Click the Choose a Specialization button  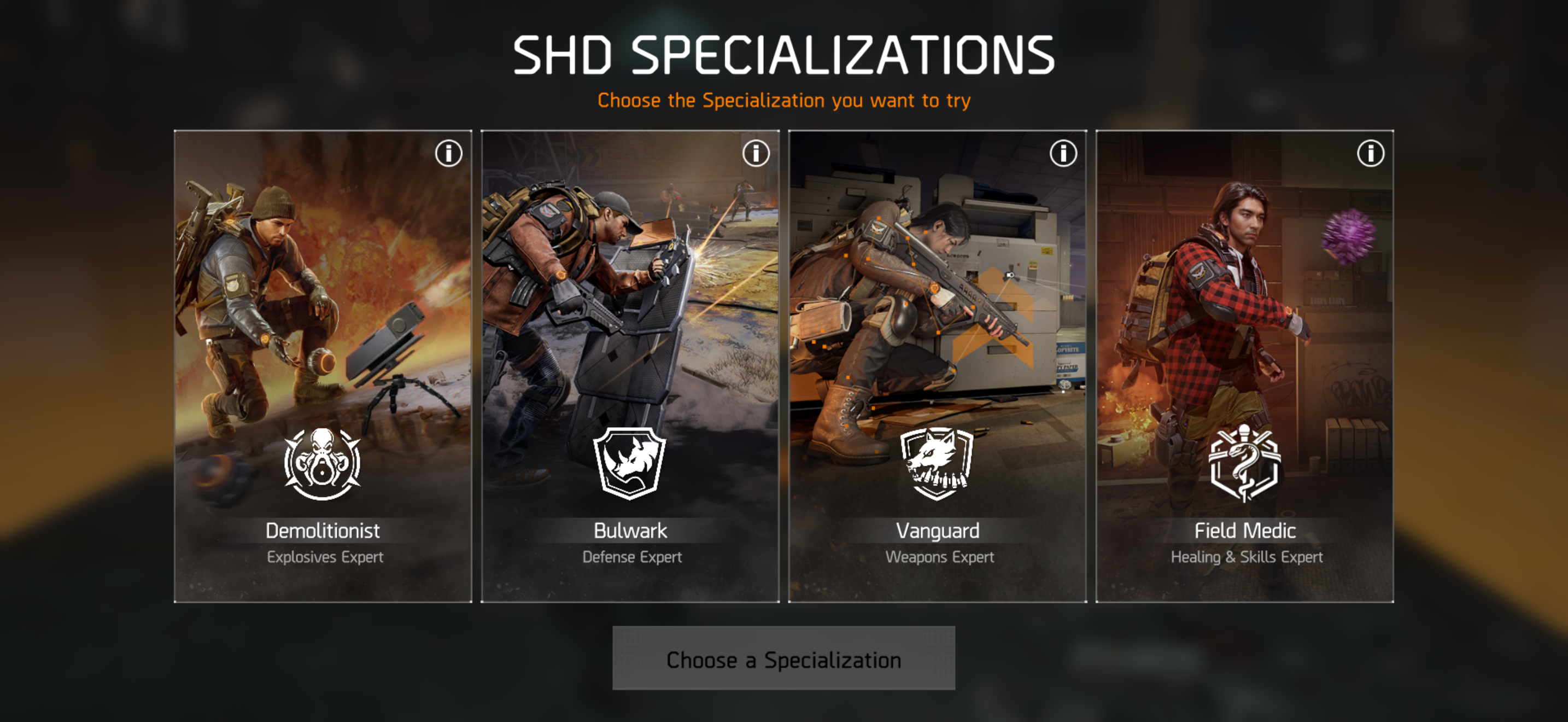coord(783,659)
